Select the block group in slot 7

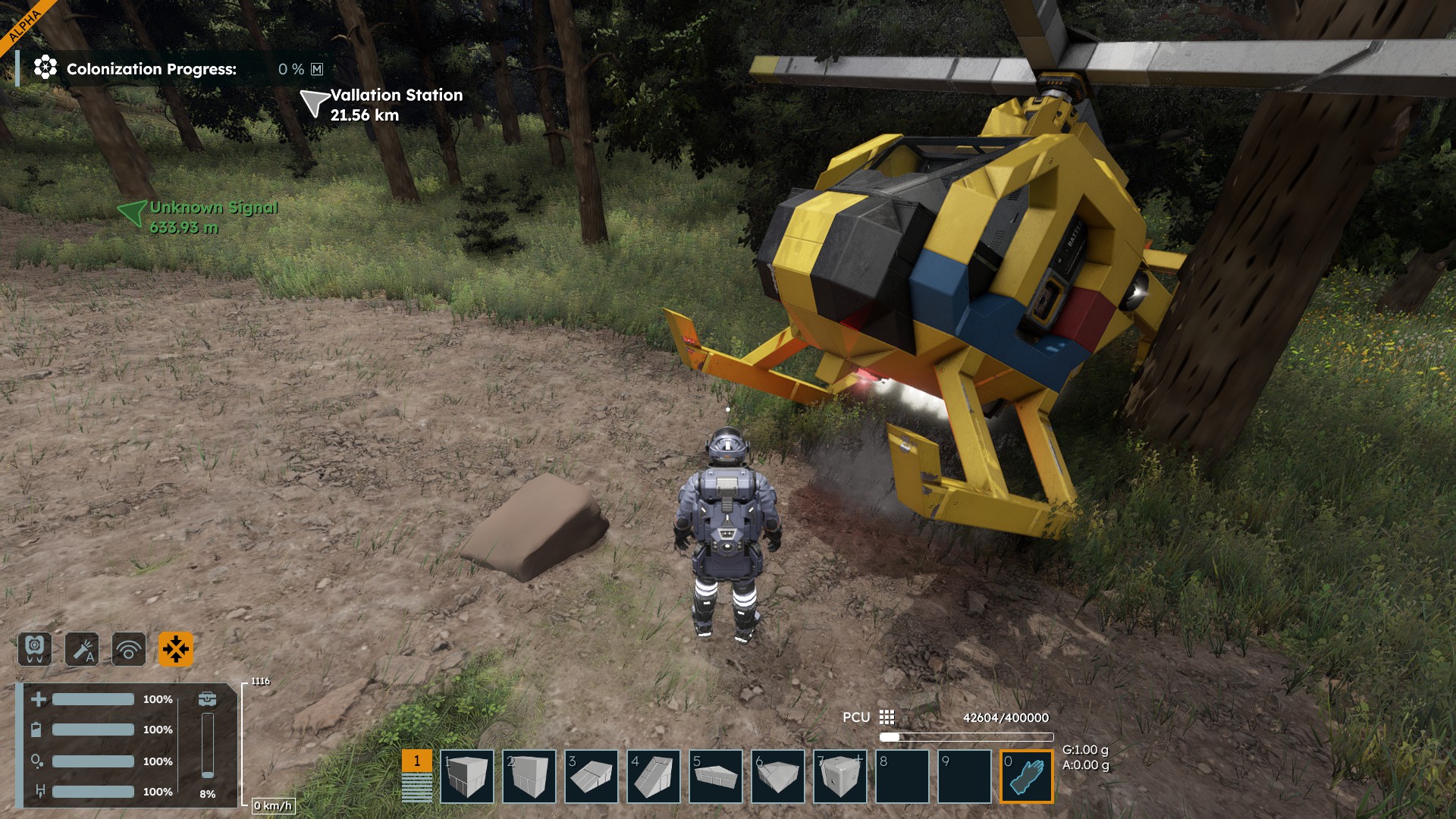(840, 776)
